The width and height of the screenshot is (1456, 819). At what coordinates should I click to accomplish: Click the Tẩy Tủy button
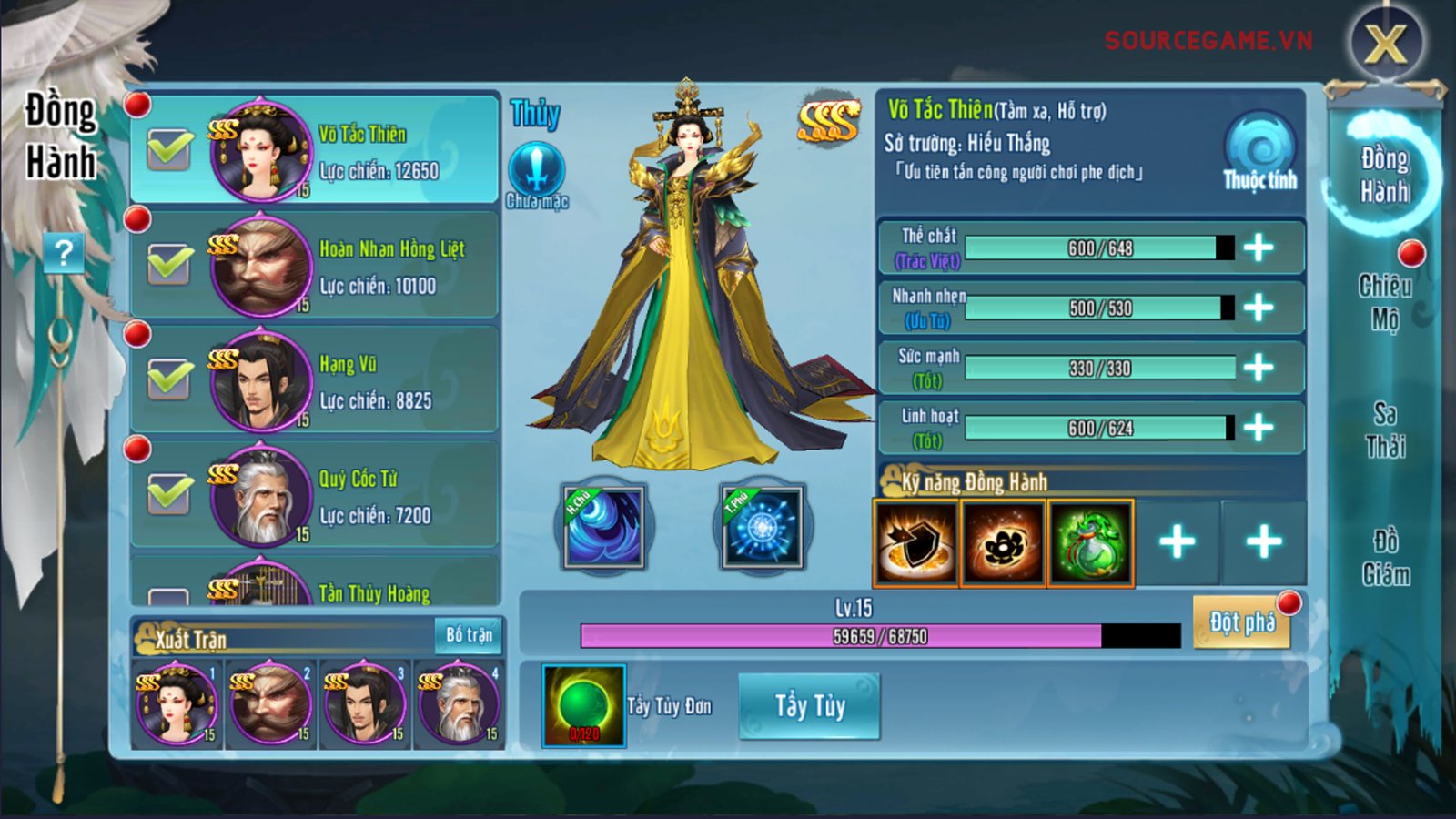coord(809,706)
